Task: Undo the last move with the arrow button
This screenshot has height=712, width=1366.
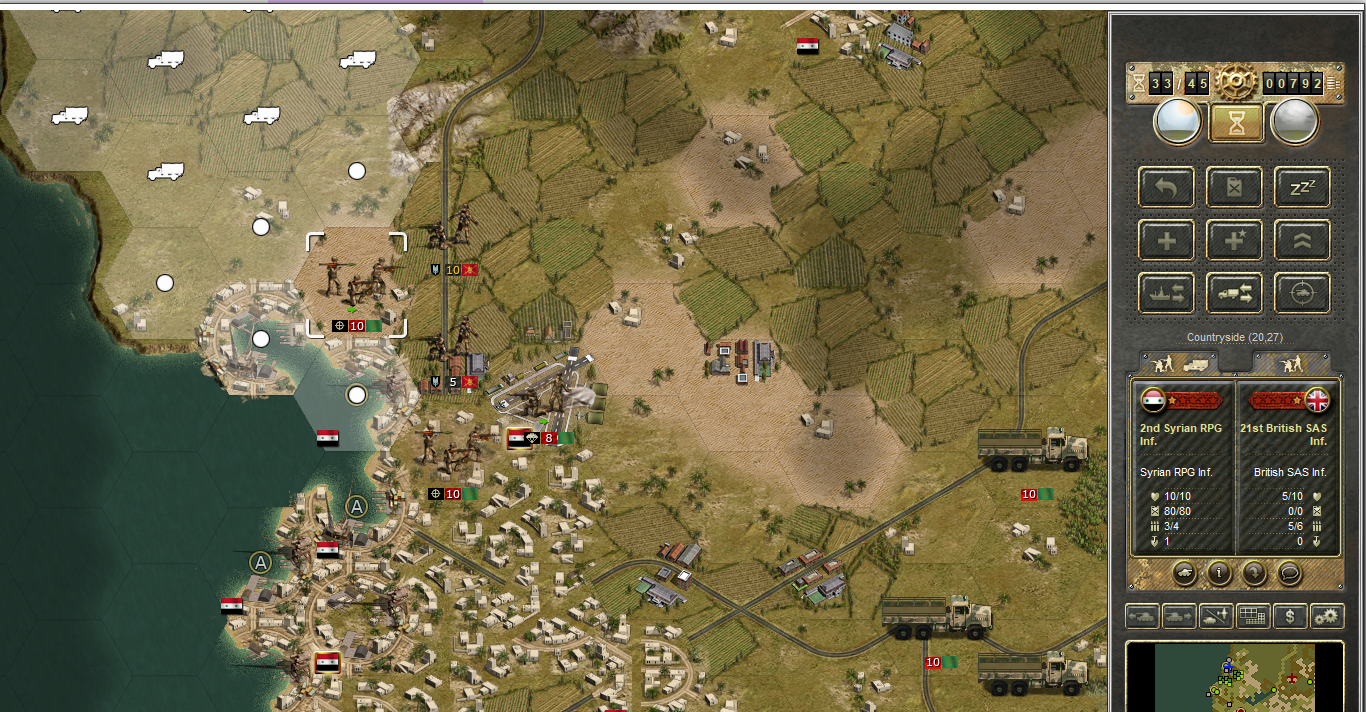Action: pos(1166,187)
